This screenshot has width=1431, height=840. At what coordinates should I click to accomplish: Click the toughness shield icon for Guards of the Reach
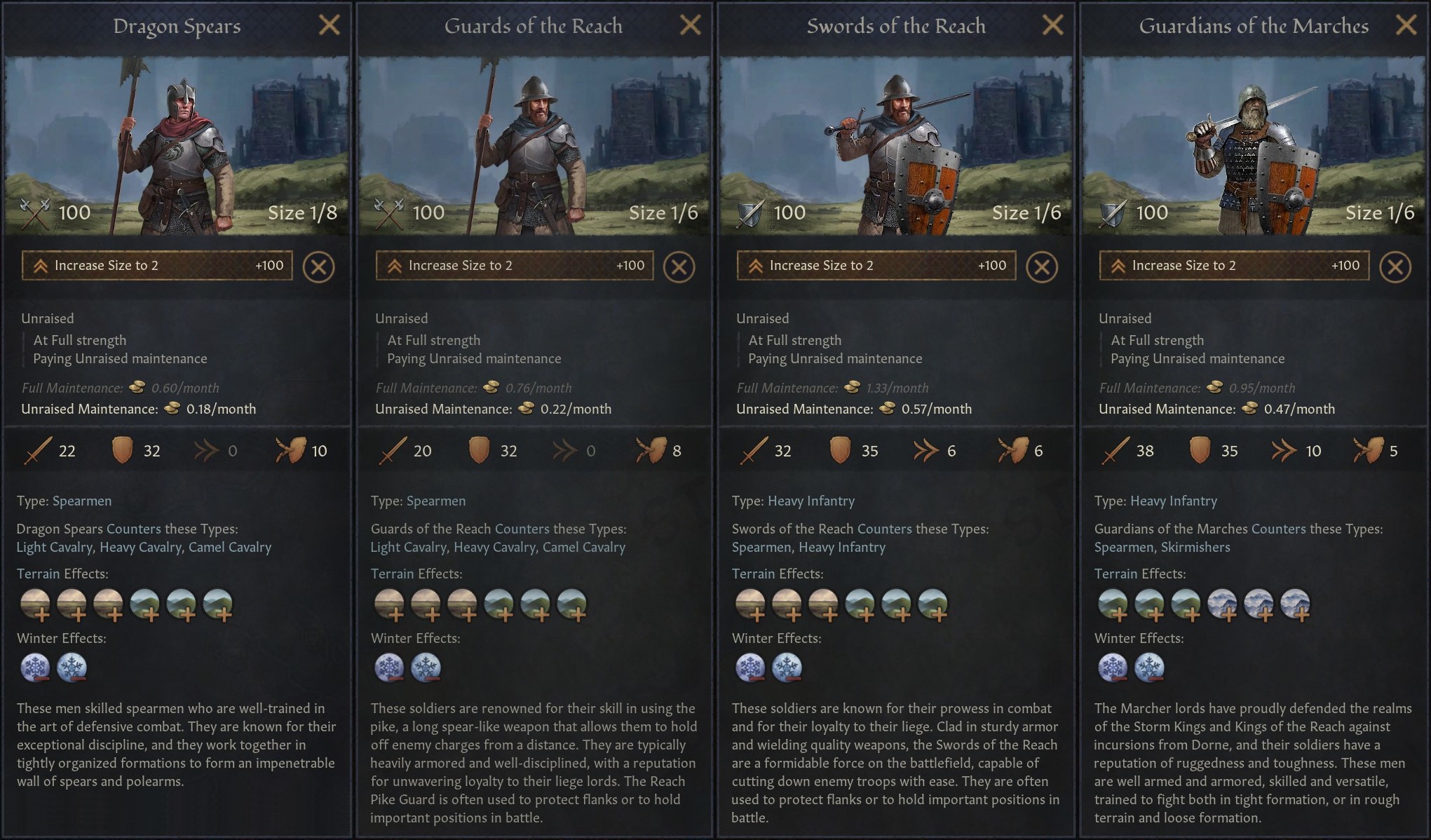pyautogui.click(x=480, y=451)
